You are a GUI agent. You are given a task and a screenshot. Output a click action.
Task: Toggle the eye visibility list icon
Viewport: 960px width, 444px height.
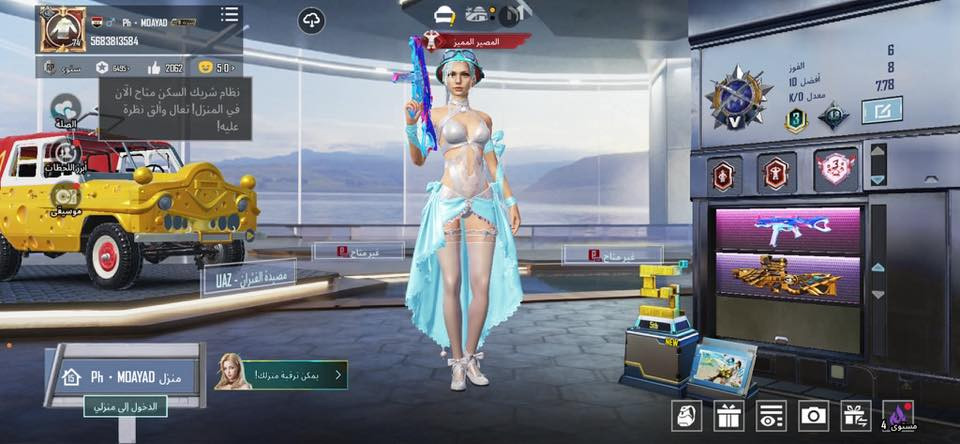771,415
